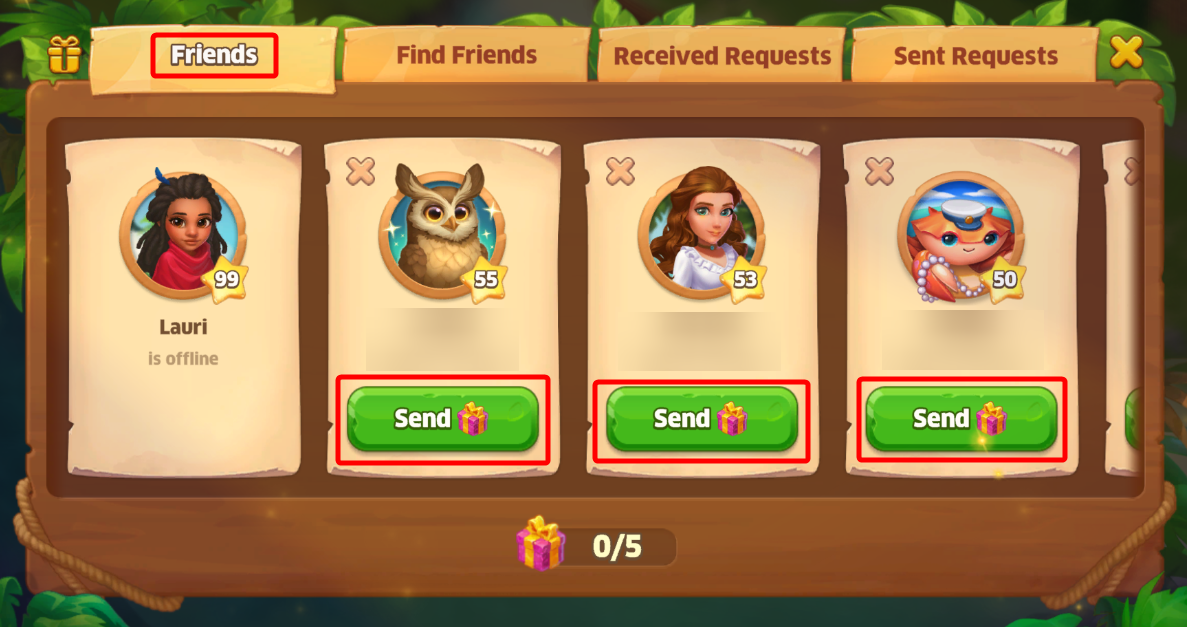1187x627 pixels.
Task: Close the friends window
Action: coord(1126,52)
